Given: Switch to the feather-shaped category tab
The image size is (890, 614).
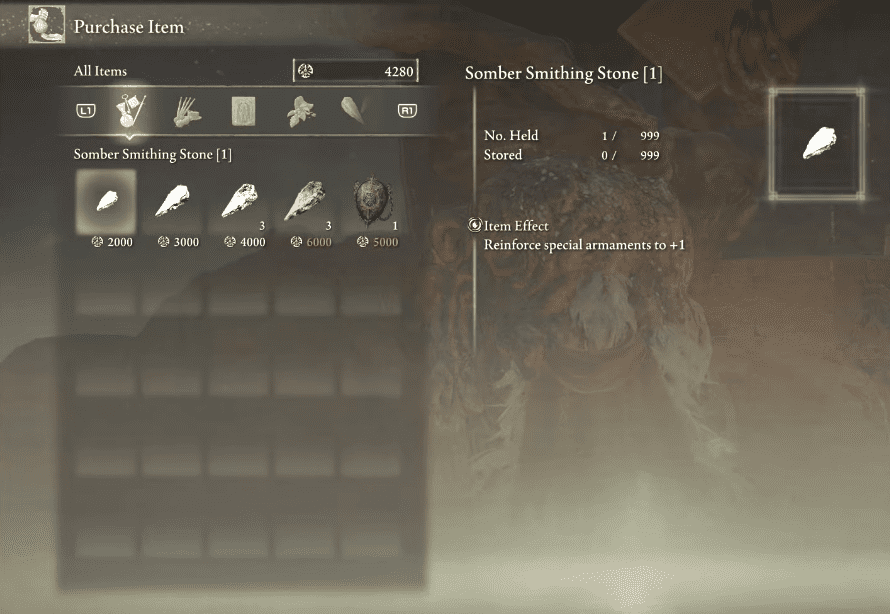Looking at the screenshot, I should pyautogui.click(x=353, y=111).
